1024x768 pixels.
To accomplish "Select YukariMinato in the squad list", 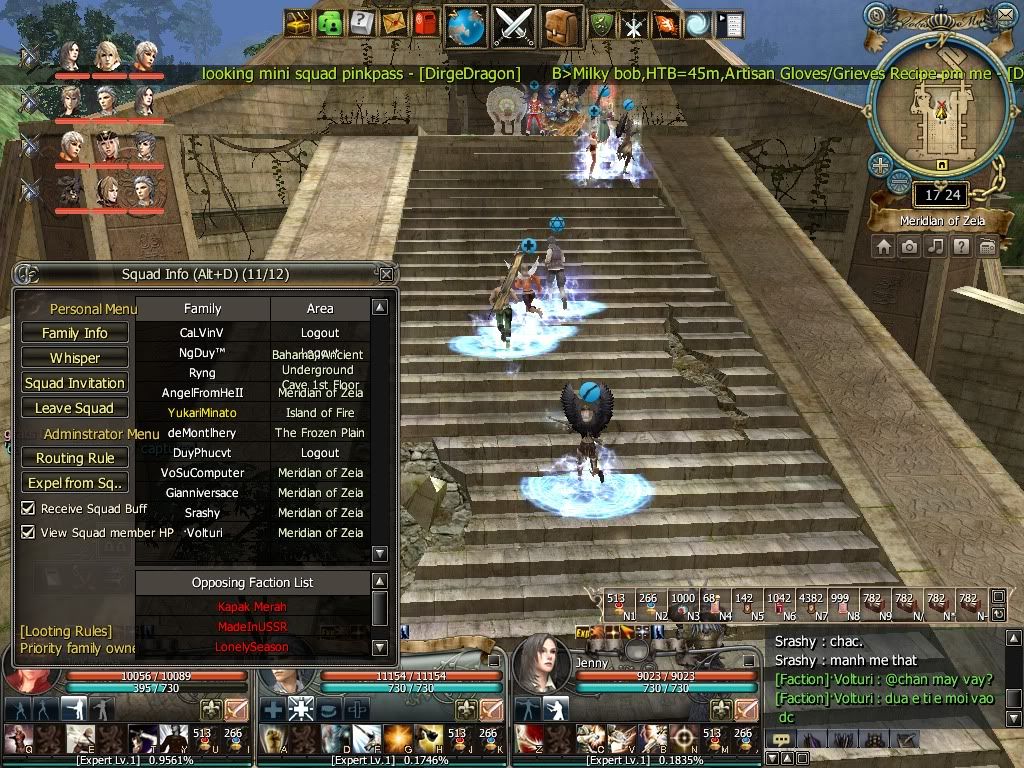I will 202,413.
